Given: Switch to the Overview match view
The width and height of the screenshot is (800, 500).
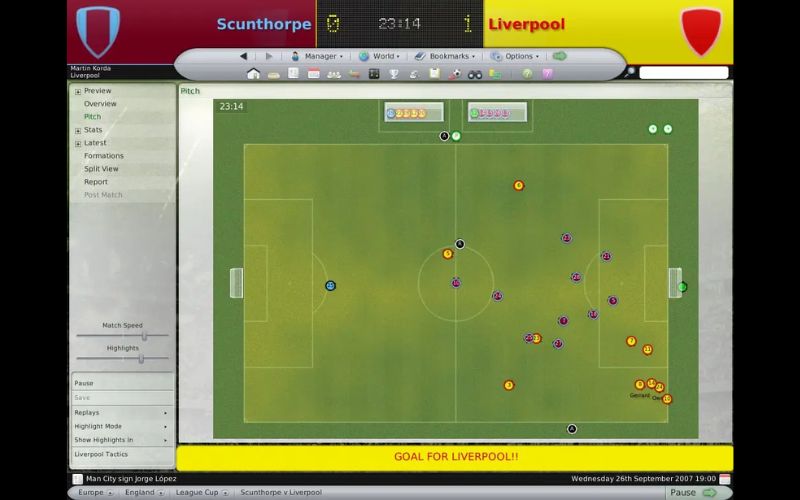Looking at the screenshot, I should pyautogui.click(x=100, y=104).
